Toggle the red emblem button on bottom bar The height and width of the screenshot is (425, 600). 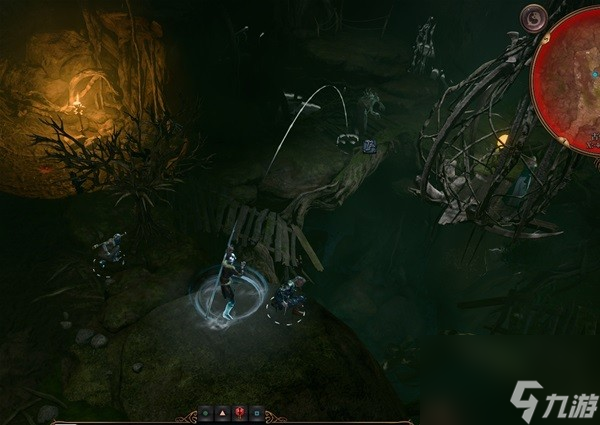pyautogui.click(x=240, y=411)
